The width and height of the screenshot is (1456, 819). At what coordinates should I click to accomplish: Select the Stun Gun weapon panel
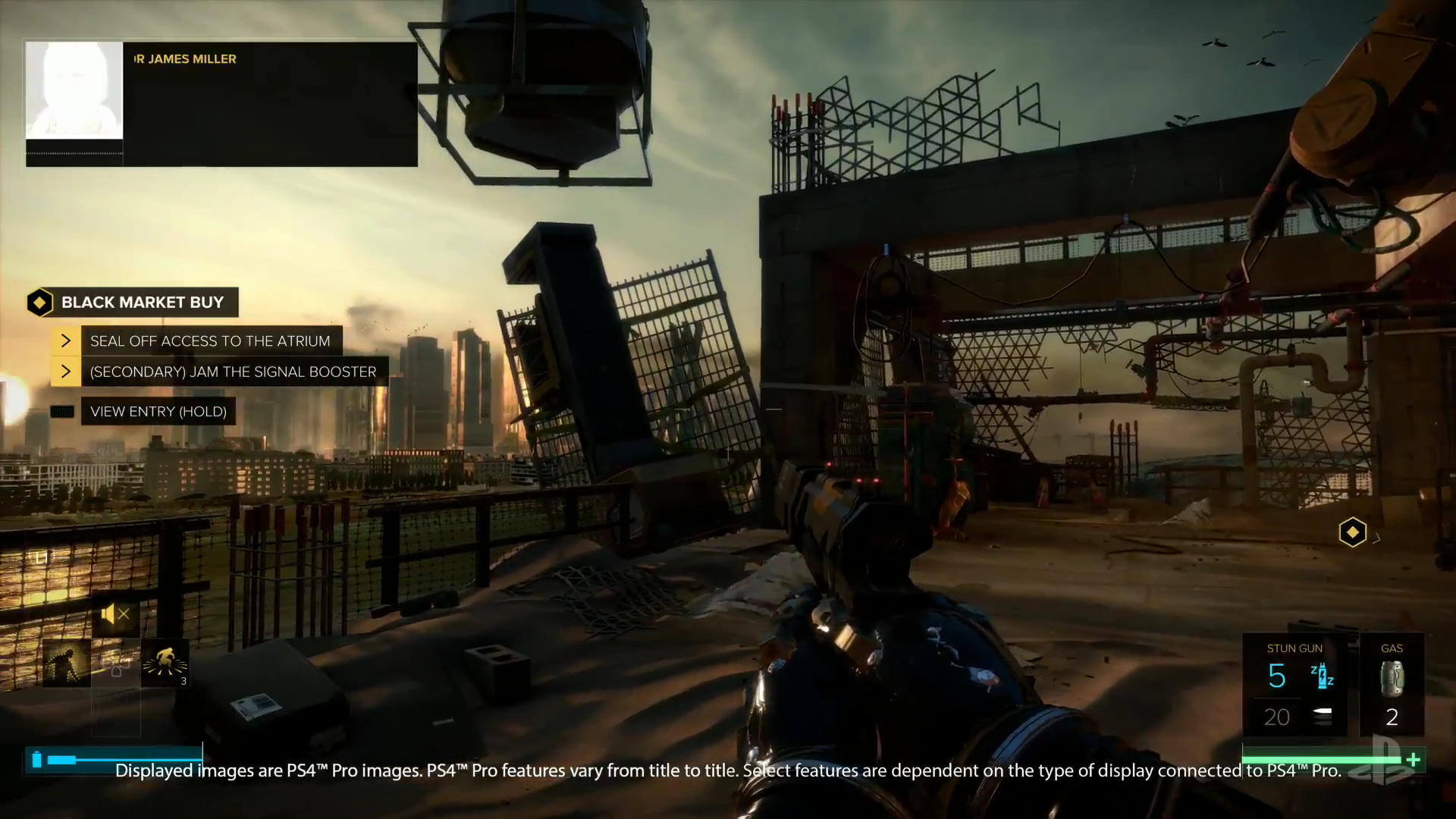(1294, 685)
